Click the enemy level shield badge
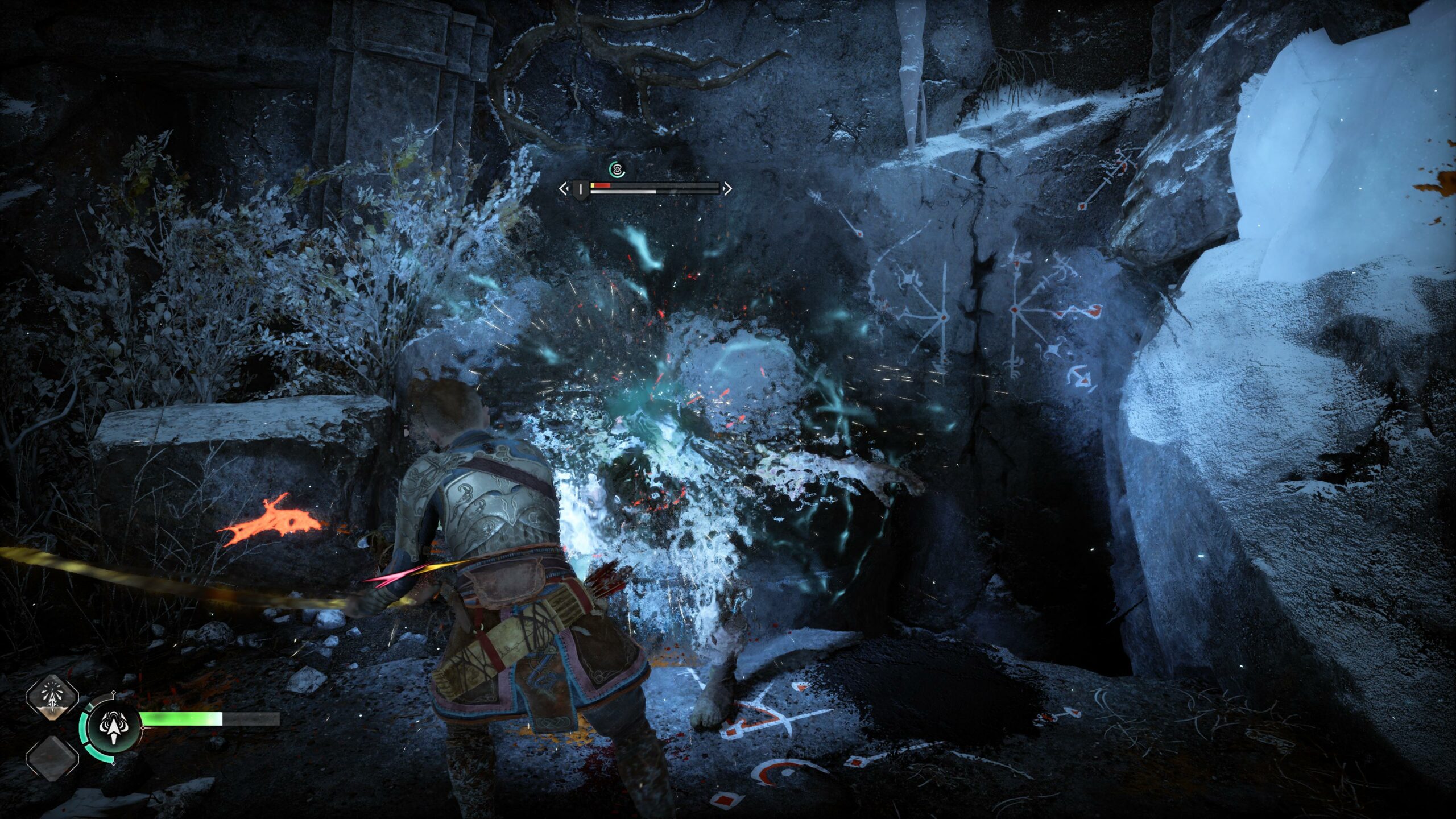The height and width of the screenshot is (819, 1456). point(580,189)
